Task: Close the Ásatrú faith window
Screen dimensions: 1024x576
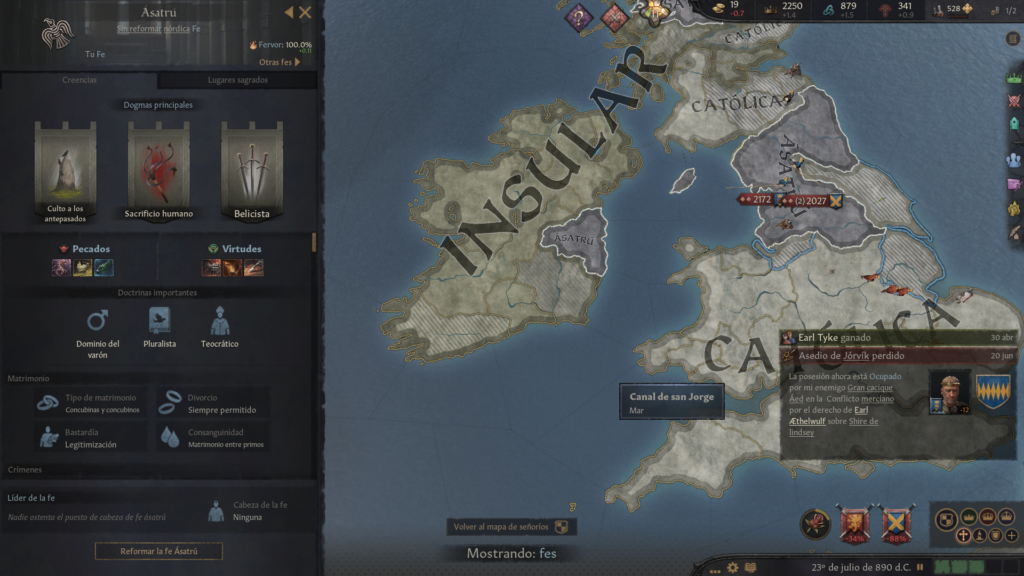Action: click(x=305, y=13)
